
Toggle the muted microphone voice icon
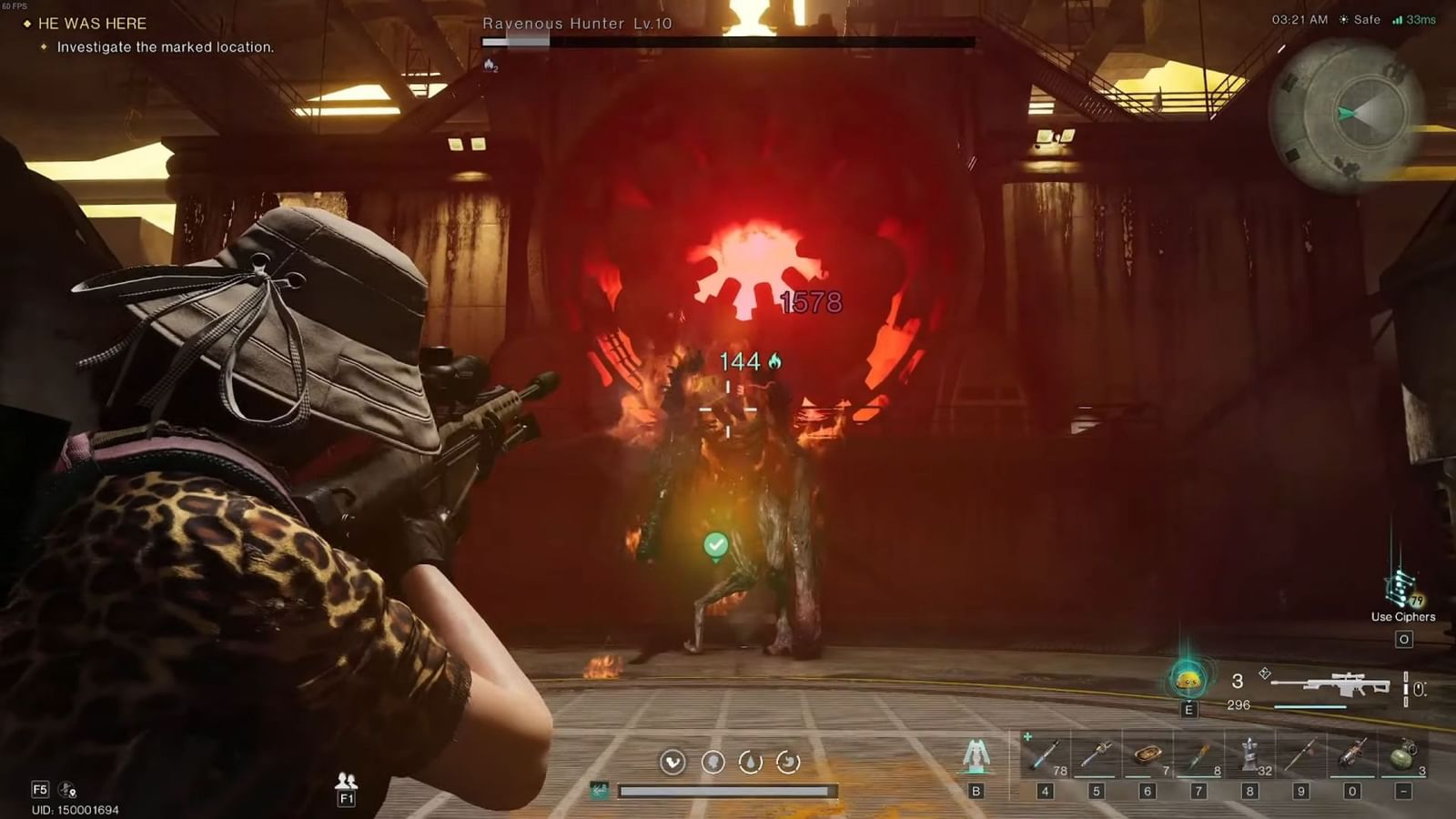[x=67, y=790]
